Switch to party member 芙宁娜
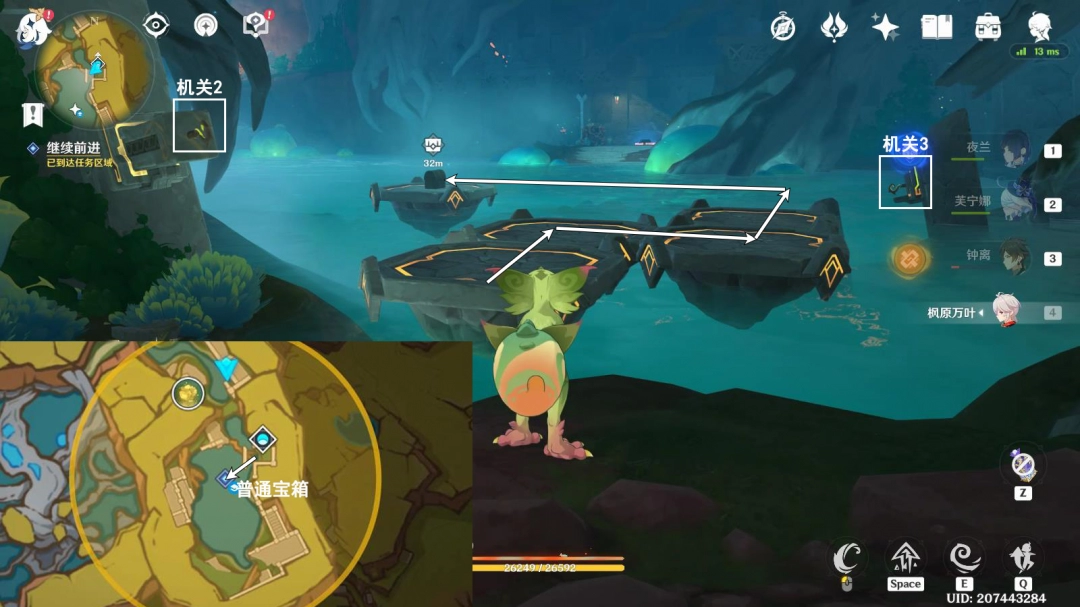Screen dimensions: 1080x607 [1014, 204]
